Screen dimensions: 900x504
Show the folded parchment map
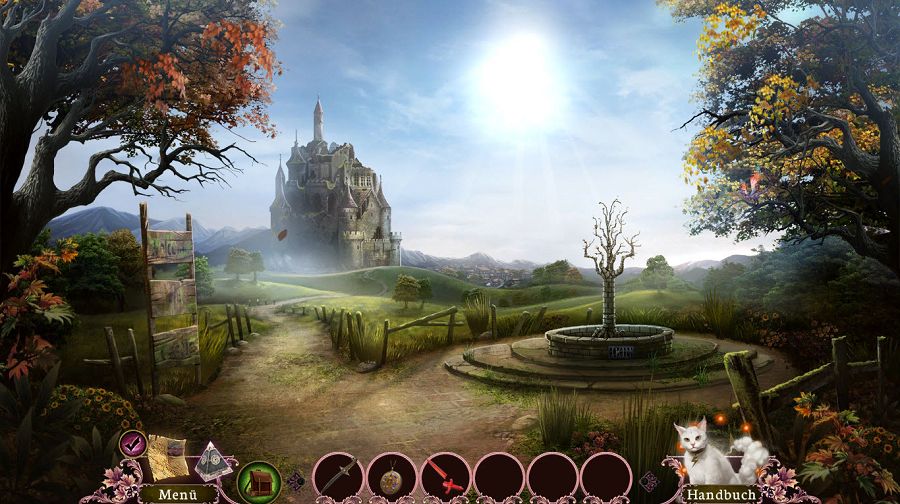(167, 455)
